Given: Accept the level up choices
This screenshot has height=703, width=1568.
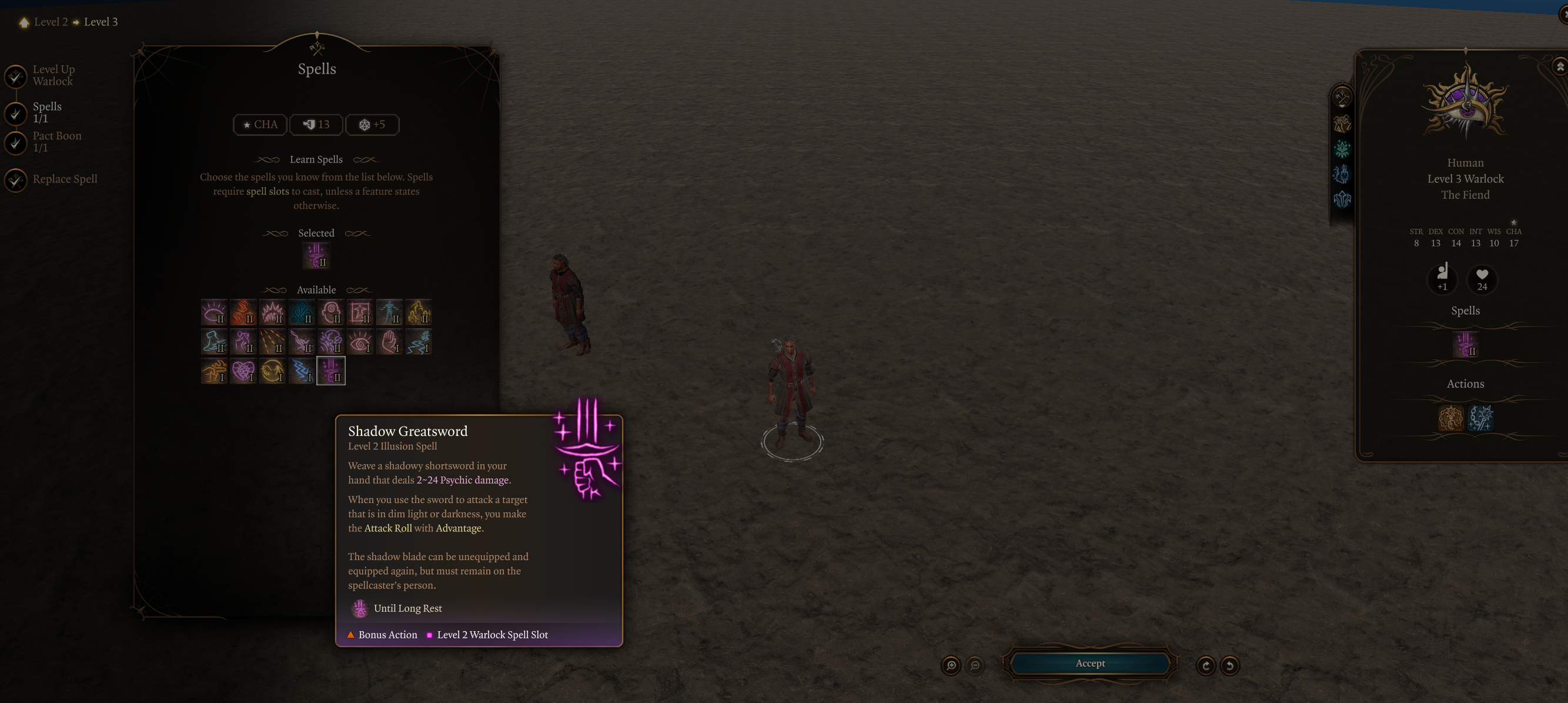Looking at the screenshot, I should tap(1089, 664).
